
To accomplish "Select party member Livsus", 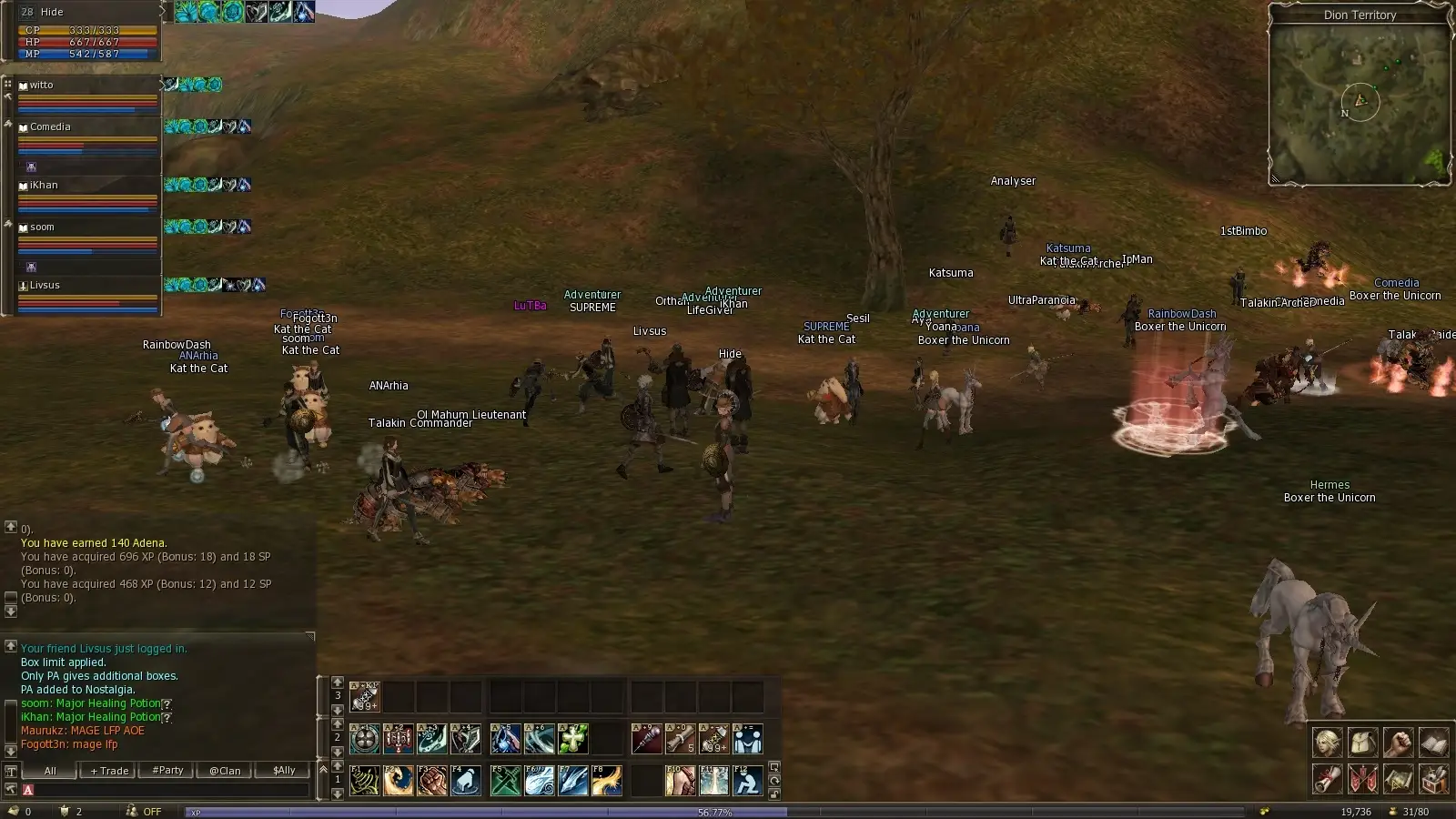I will 87,286.
